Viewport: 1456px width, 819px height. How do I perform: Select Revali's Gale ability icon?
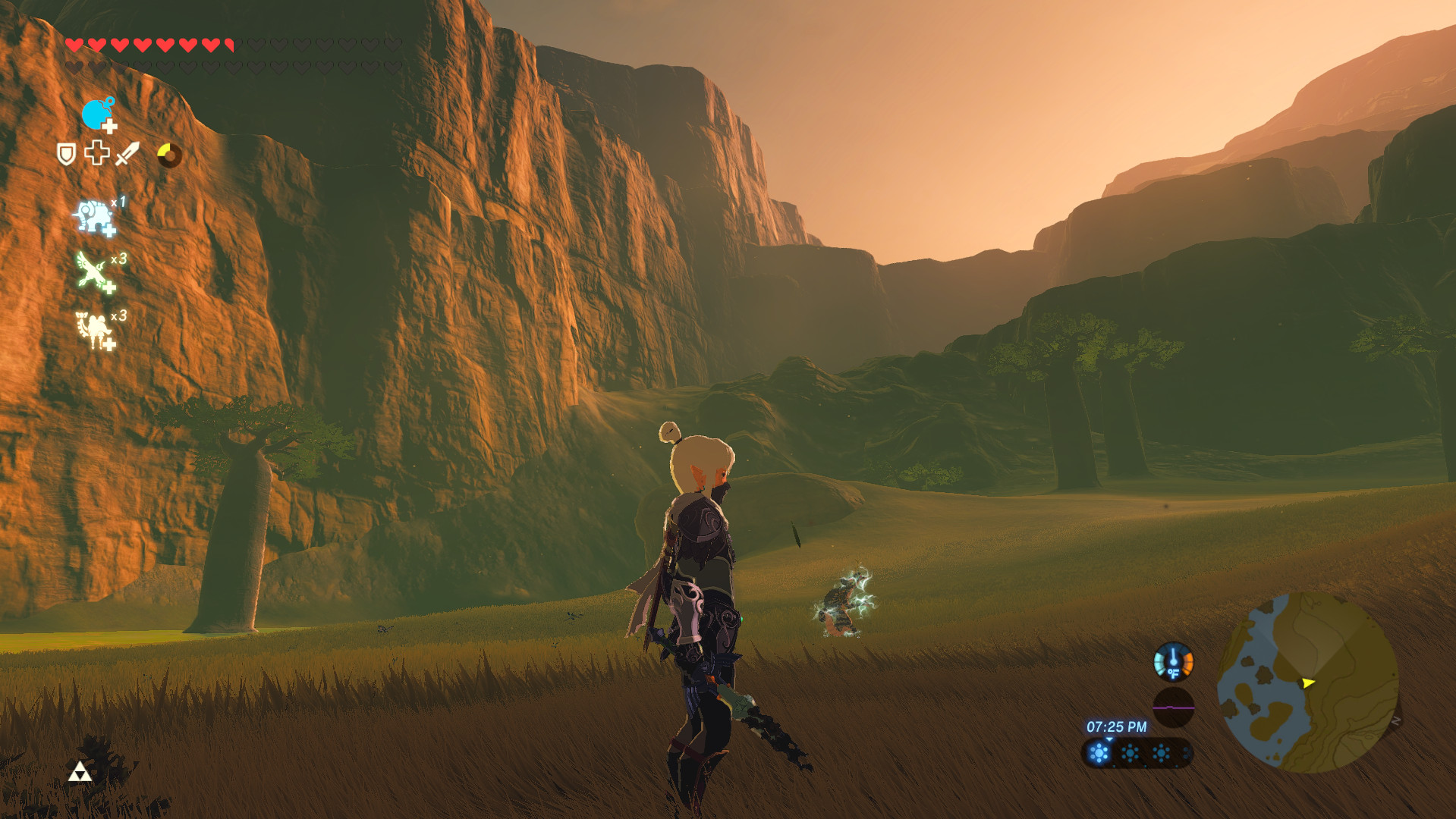(91, 268)
